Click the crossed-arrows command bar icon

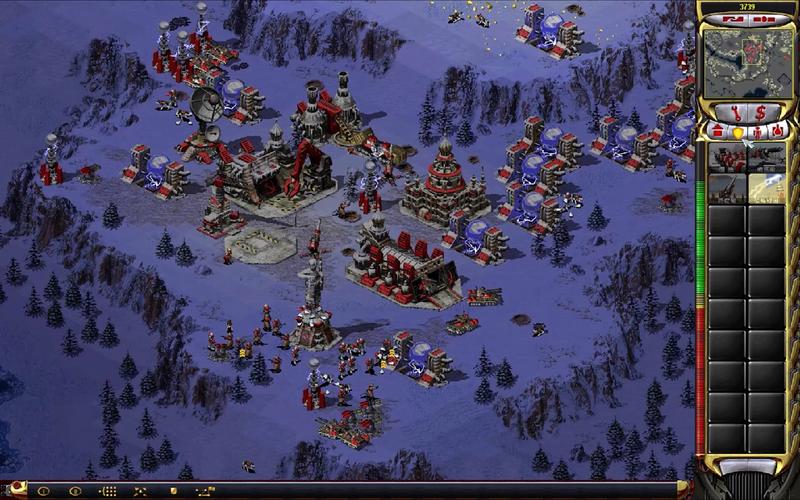pos(137,491)
